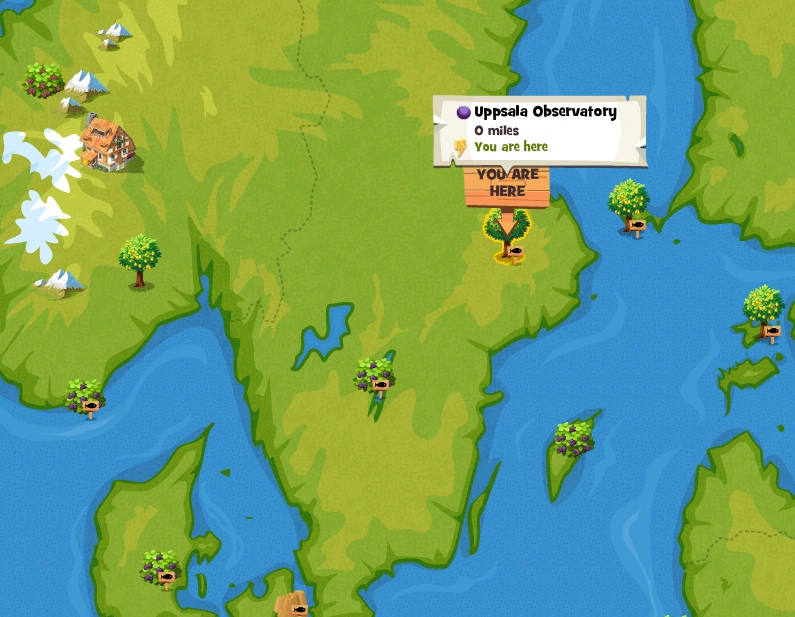Click the wooden YOU ARE HERE sign
Image resolution: width=795 pixels, height=617 pixels.
pos(507,186)
